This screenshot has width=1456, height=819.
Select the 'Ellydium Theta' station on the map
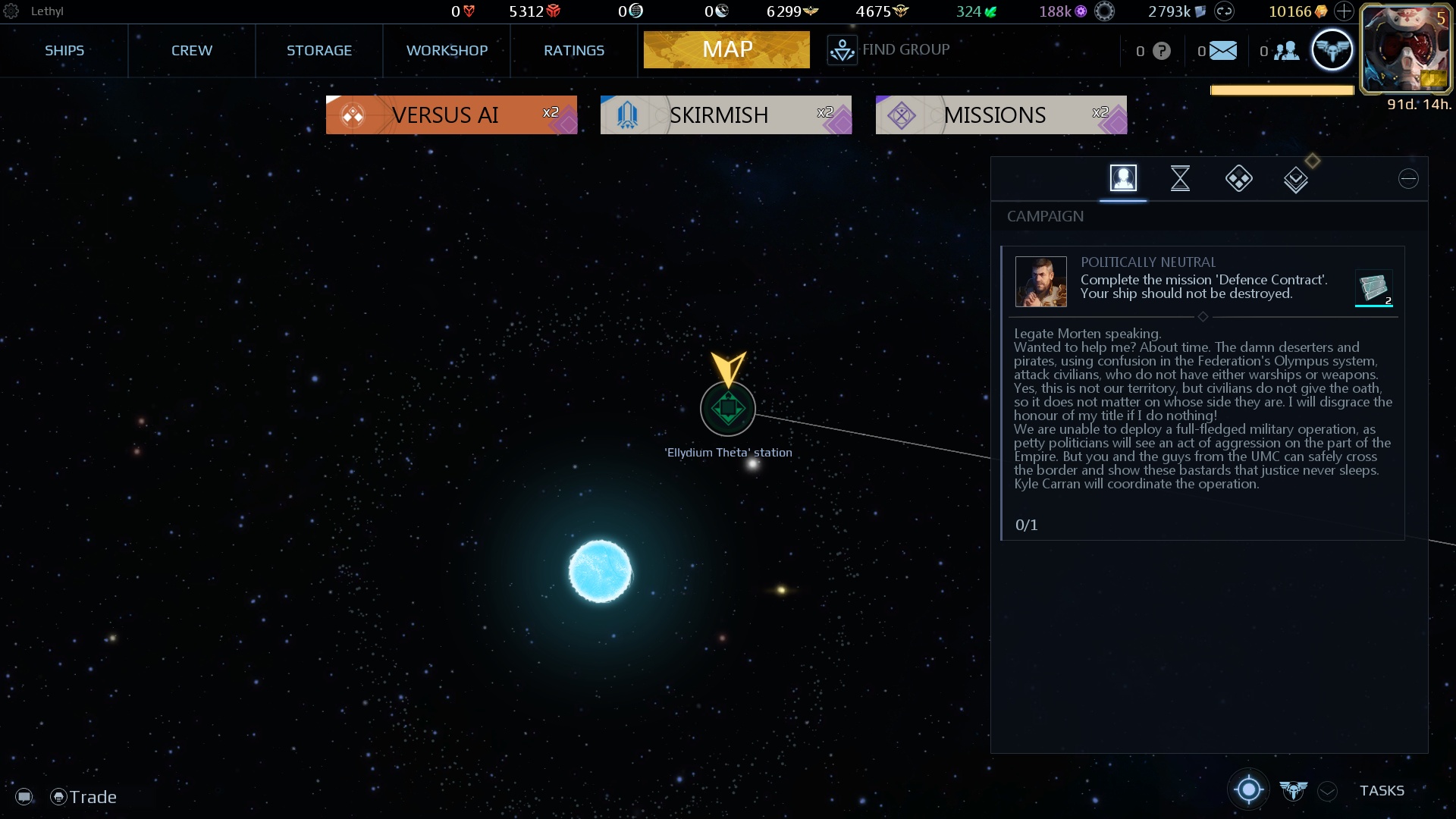727,408
